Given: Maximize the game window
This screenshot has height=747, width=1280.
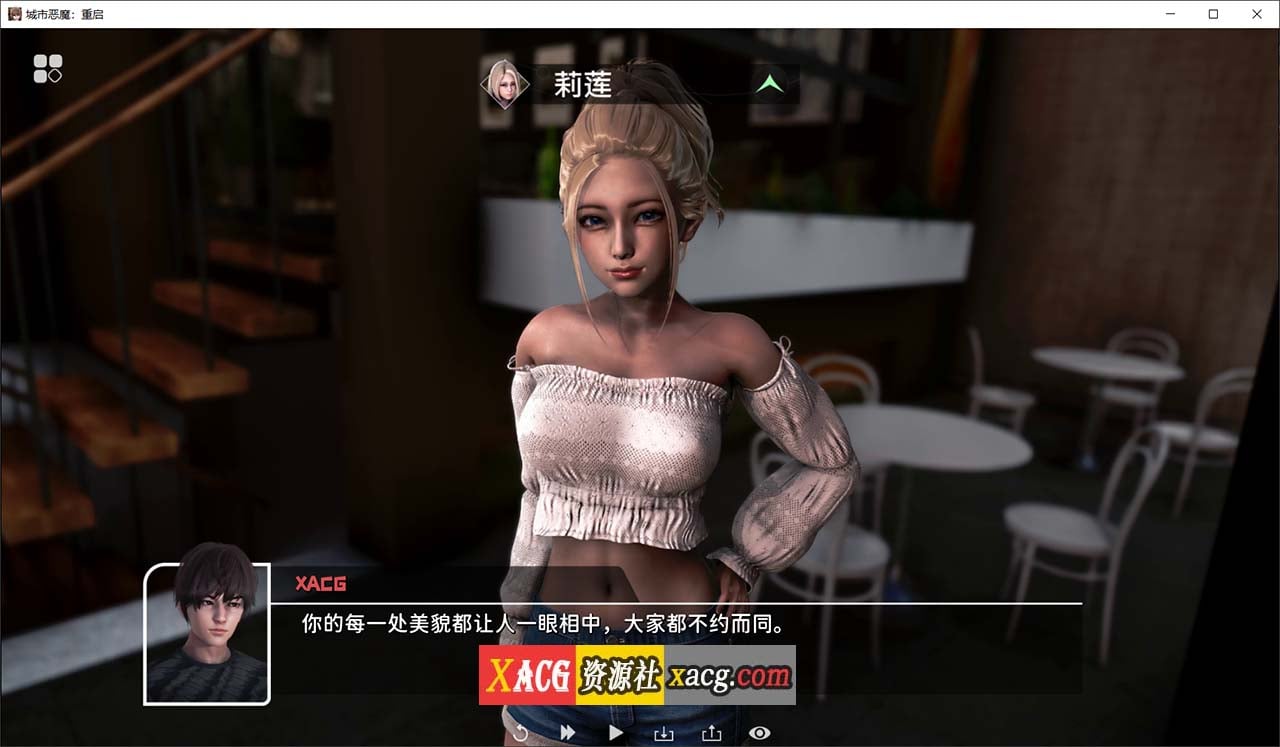Looking at the screenshot, I should (1213, 14).
